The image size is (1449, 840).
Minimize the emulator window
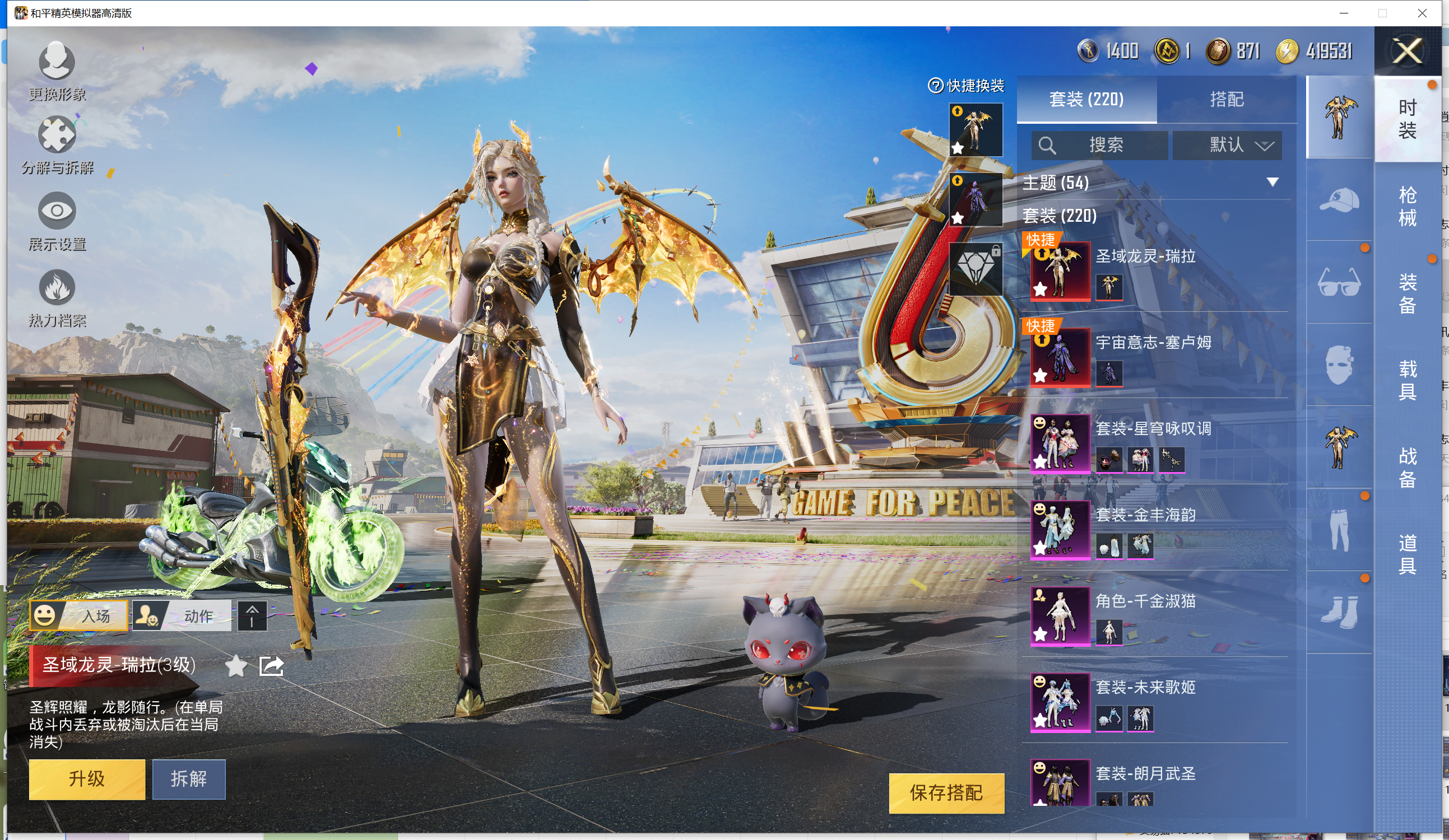coord(1344,13)
